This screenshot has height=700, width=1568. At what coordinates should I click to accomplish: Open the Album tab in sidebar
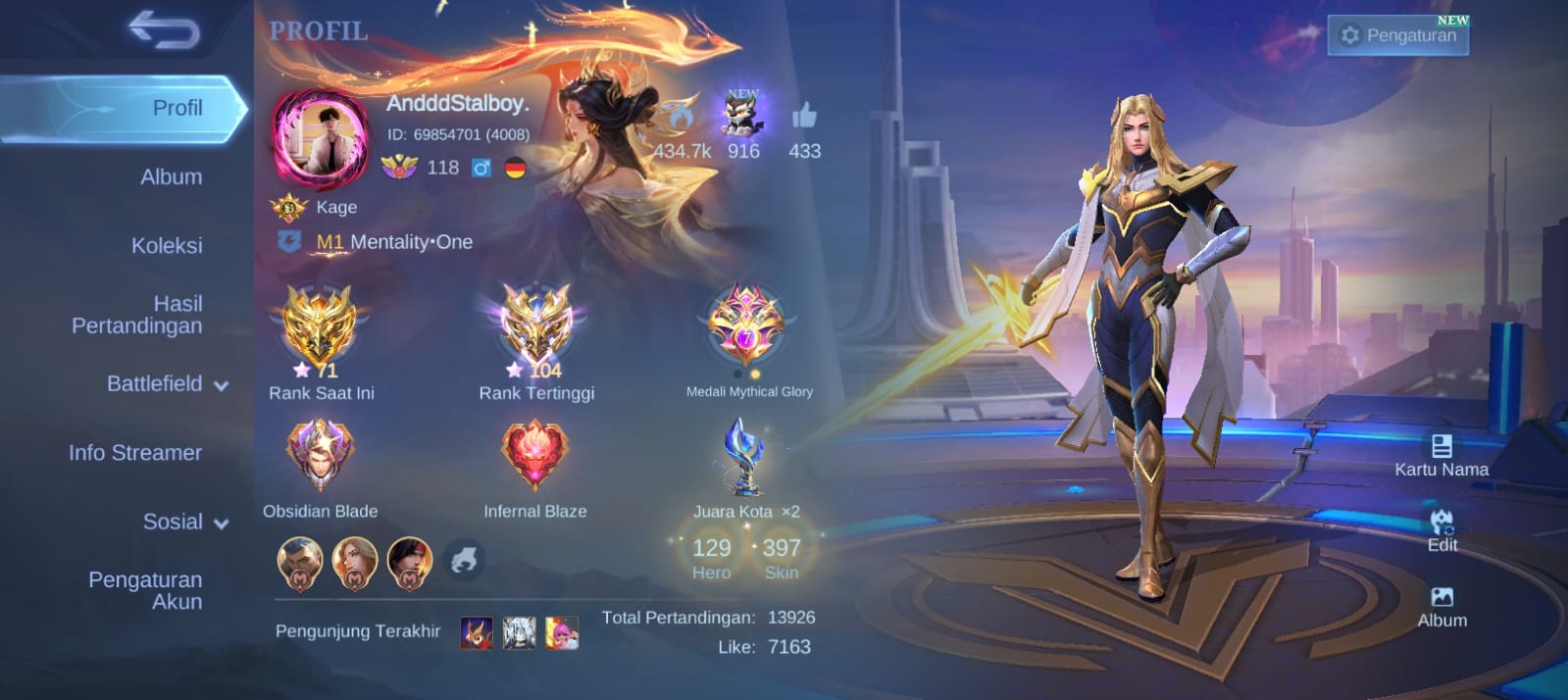pyautogui.click(x=171, y=177)
